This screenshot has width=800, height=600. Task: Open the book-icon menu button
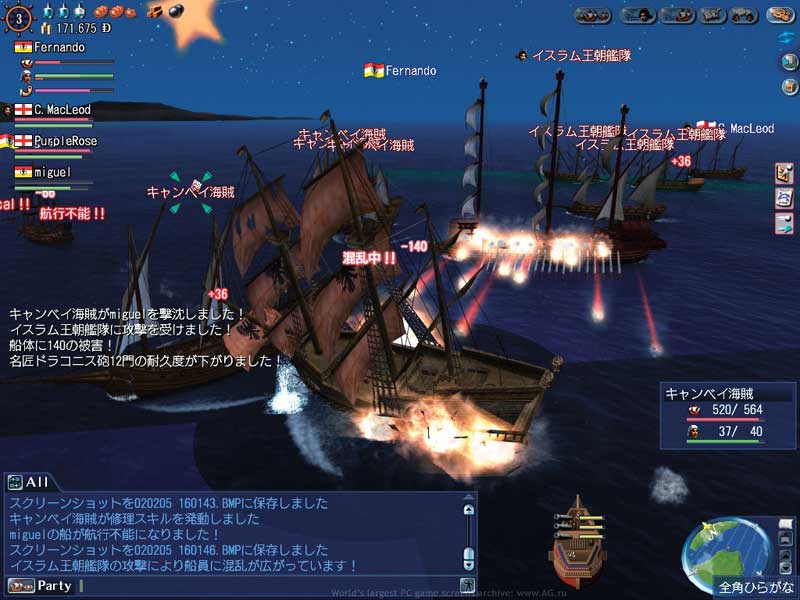(x=712, y=15)
